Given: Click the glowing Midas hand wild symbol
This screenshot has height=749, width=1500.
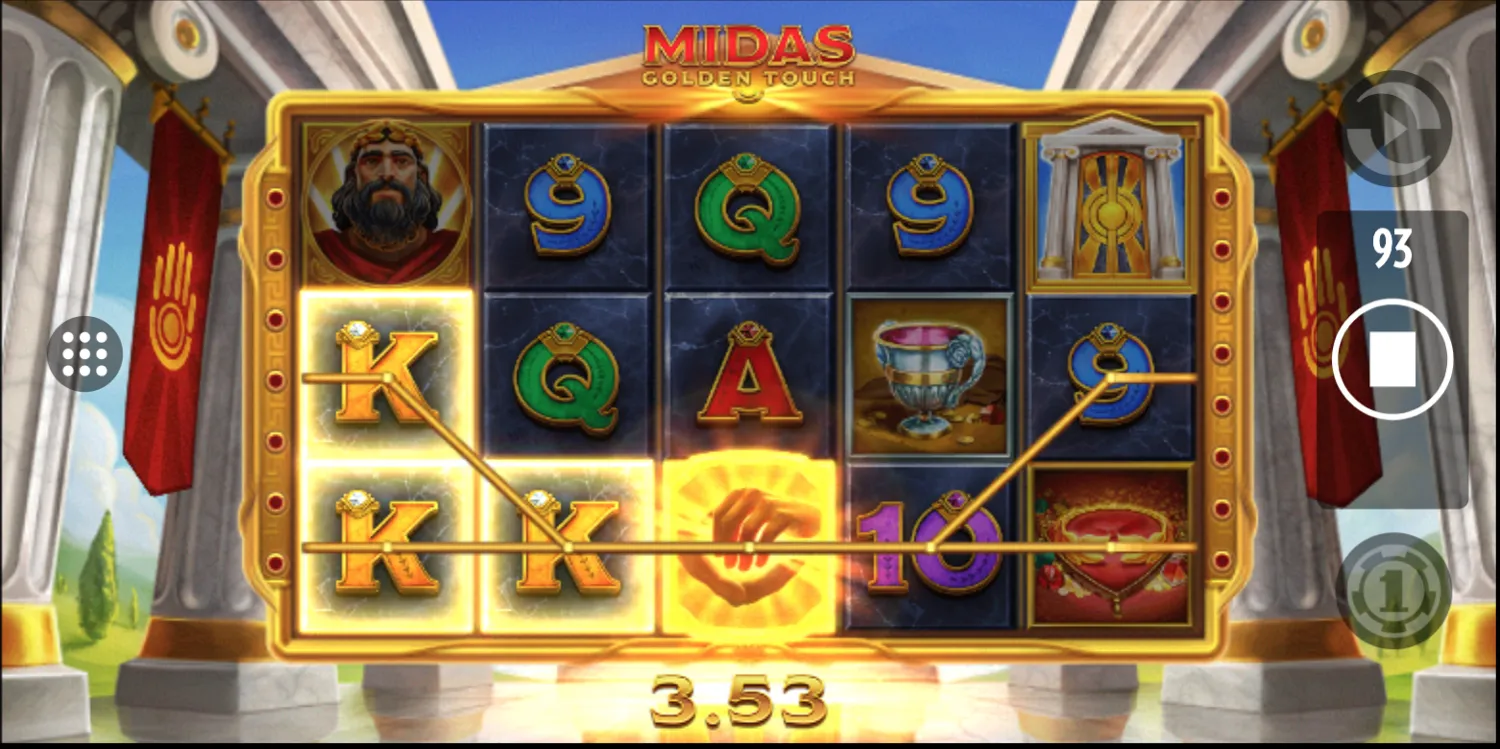Looking at the screenshot, I should [x=748, y=545].
